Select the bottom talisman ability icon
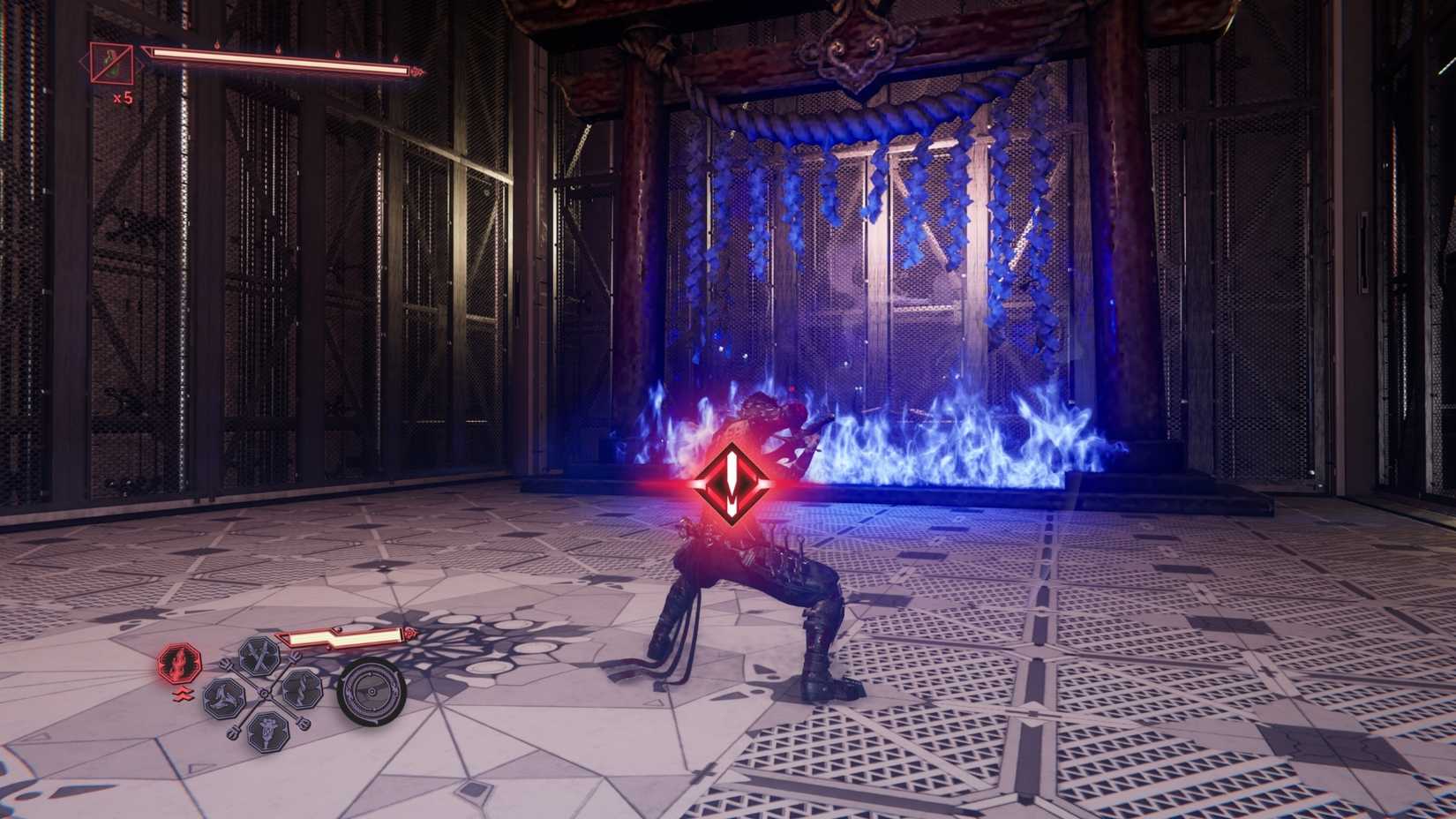Viewport: 1456px width, 819px height. pyautogui.click(x=266, y=733)
